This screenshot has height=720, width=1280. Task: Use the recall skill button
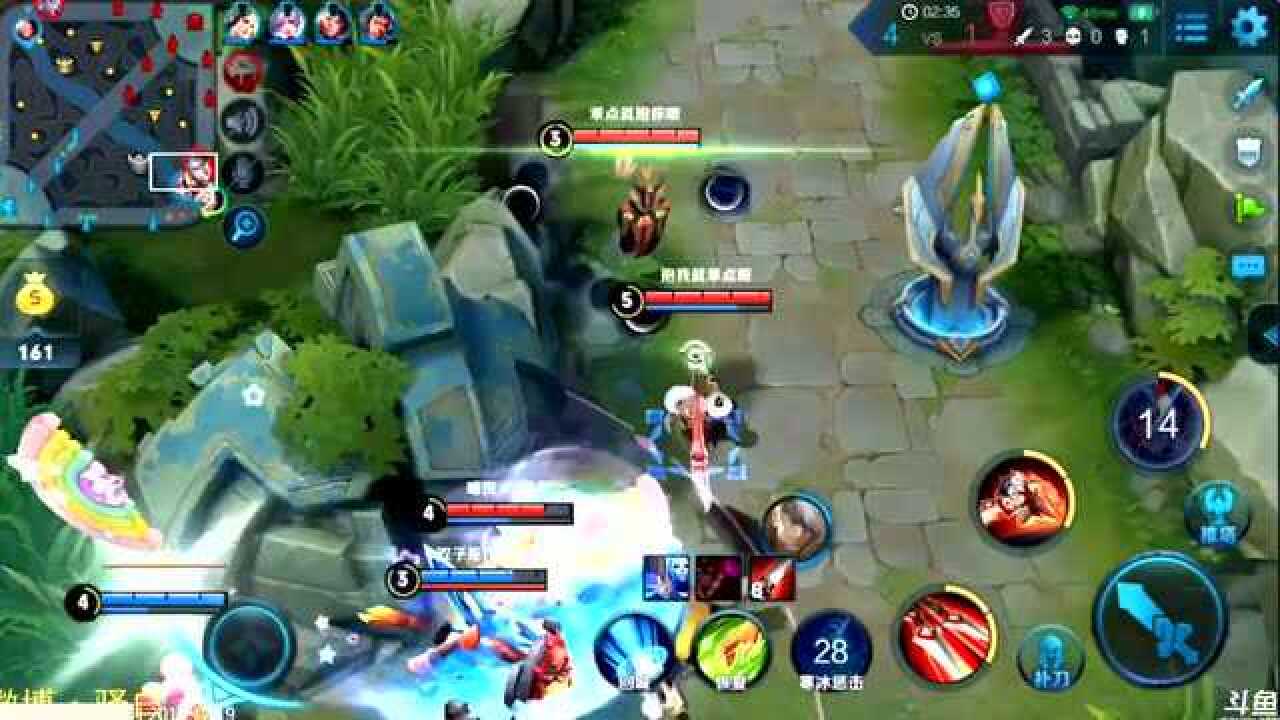click(x=631, y=651)
